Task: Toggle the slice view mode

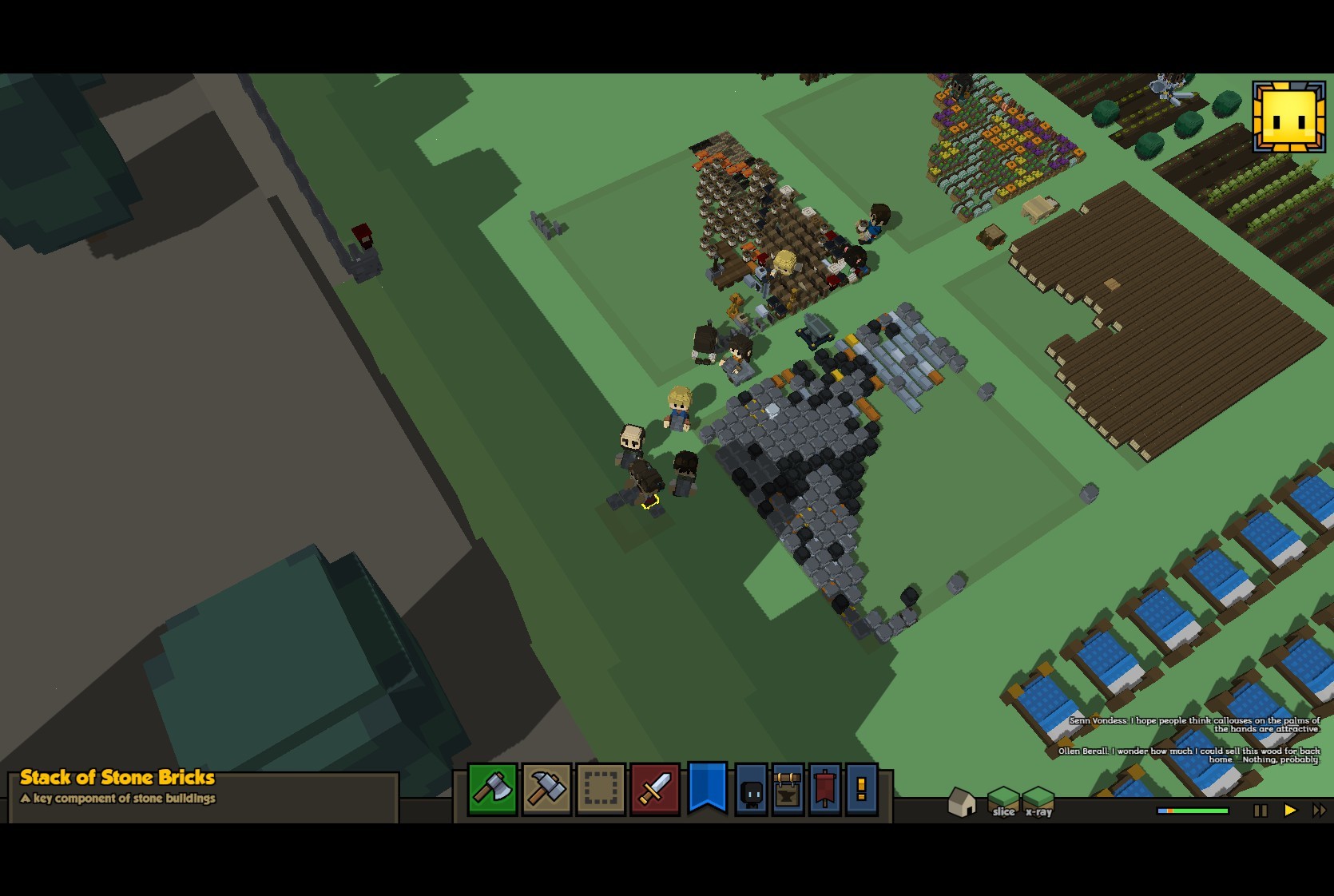Action: (1003, 802)
